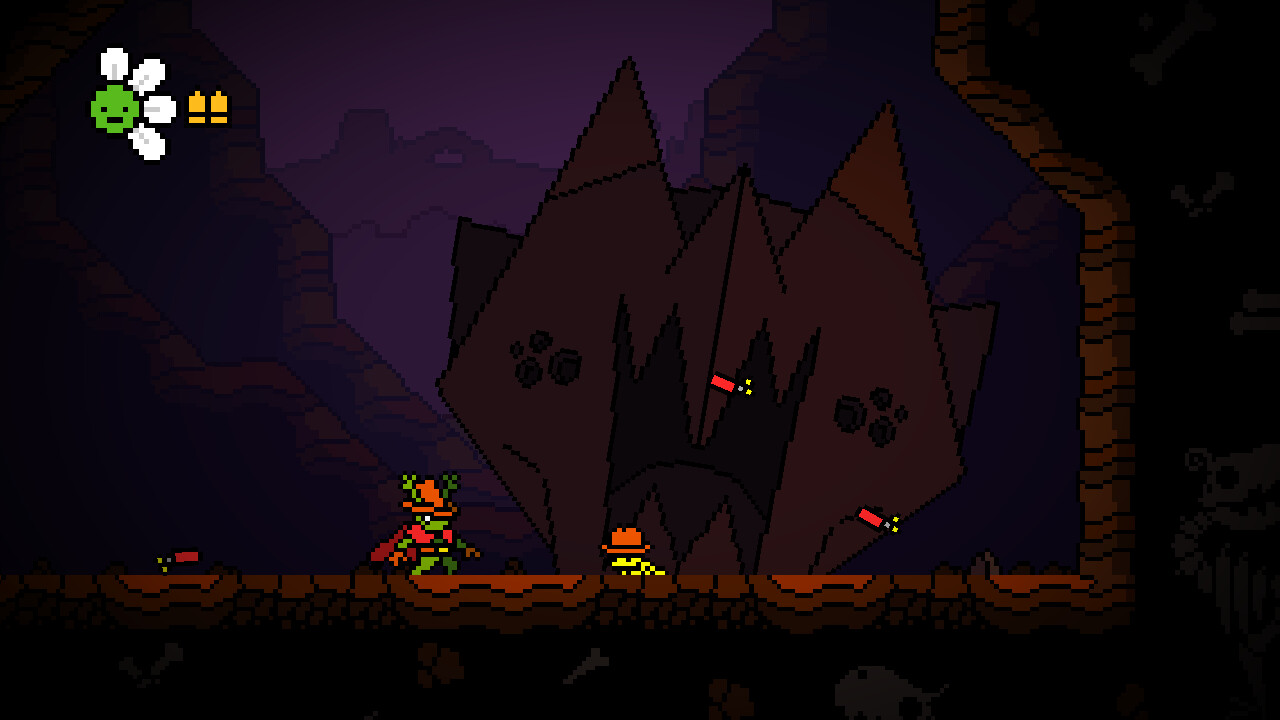This screenshot has width=1280, height=720.
Task: Click the rock cluster on the right boulder face
Action: click(x=865, y=415)
